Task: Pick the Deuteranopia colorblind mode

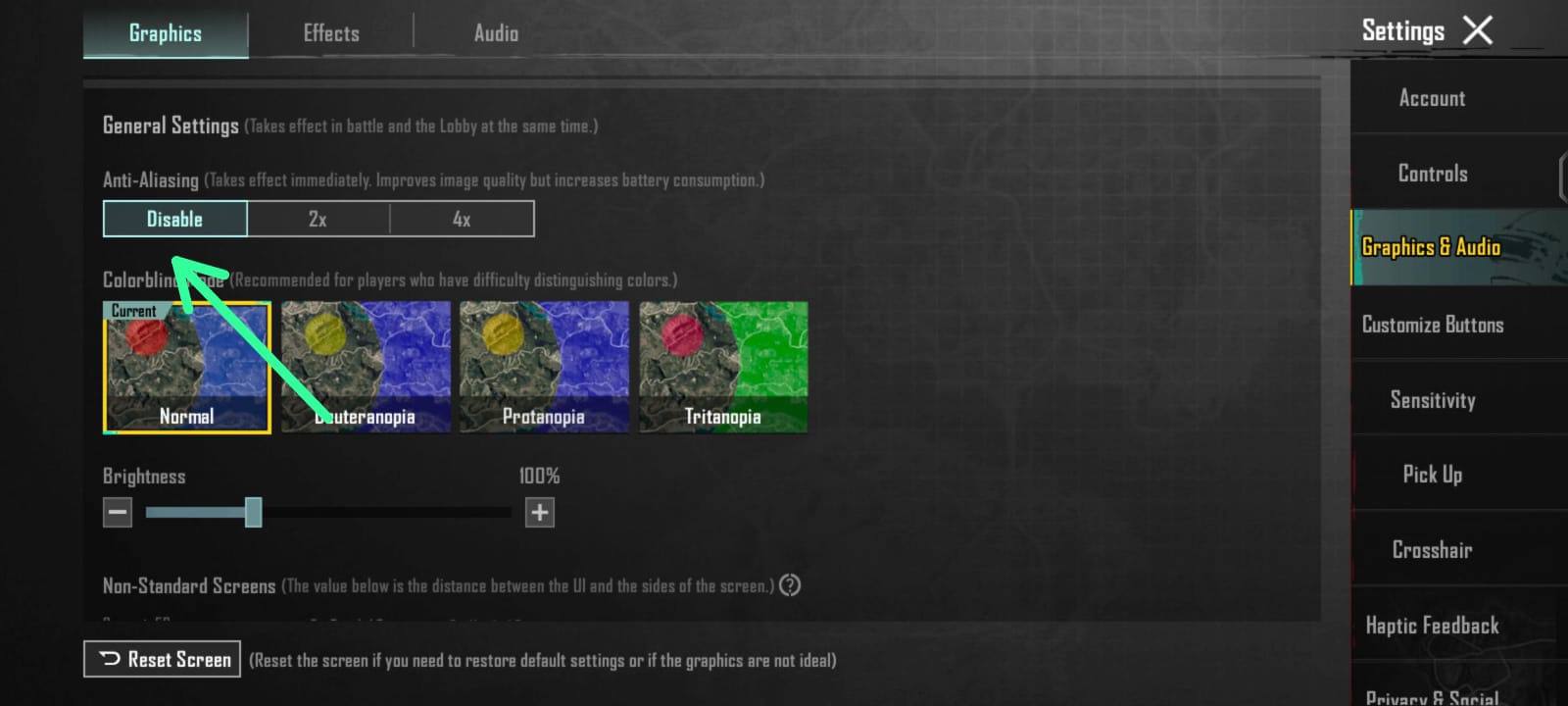Action: coord(366,367)
